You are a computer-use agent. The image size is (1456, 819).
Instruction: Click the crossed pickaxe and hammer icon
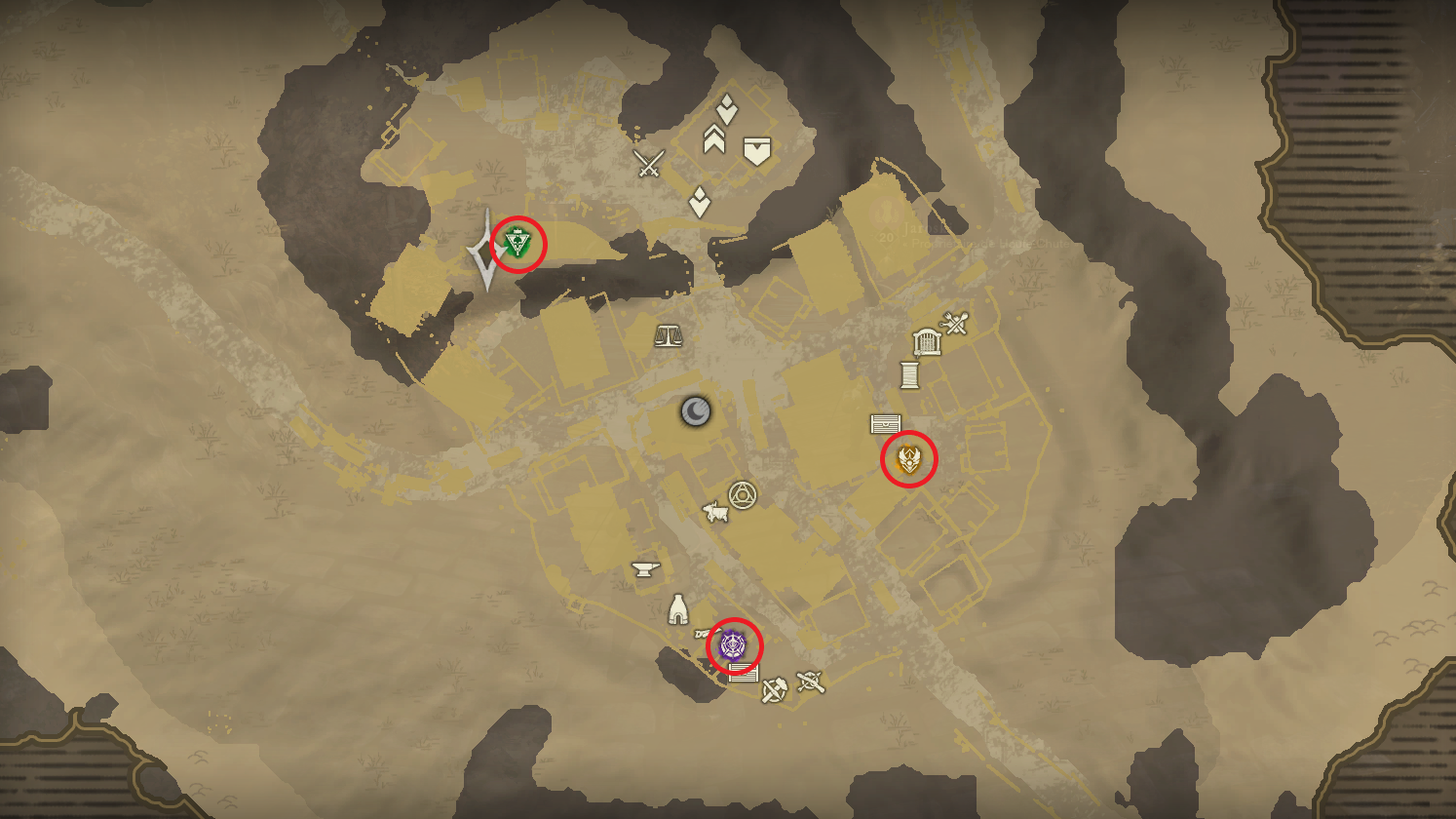tap(775, 689)
